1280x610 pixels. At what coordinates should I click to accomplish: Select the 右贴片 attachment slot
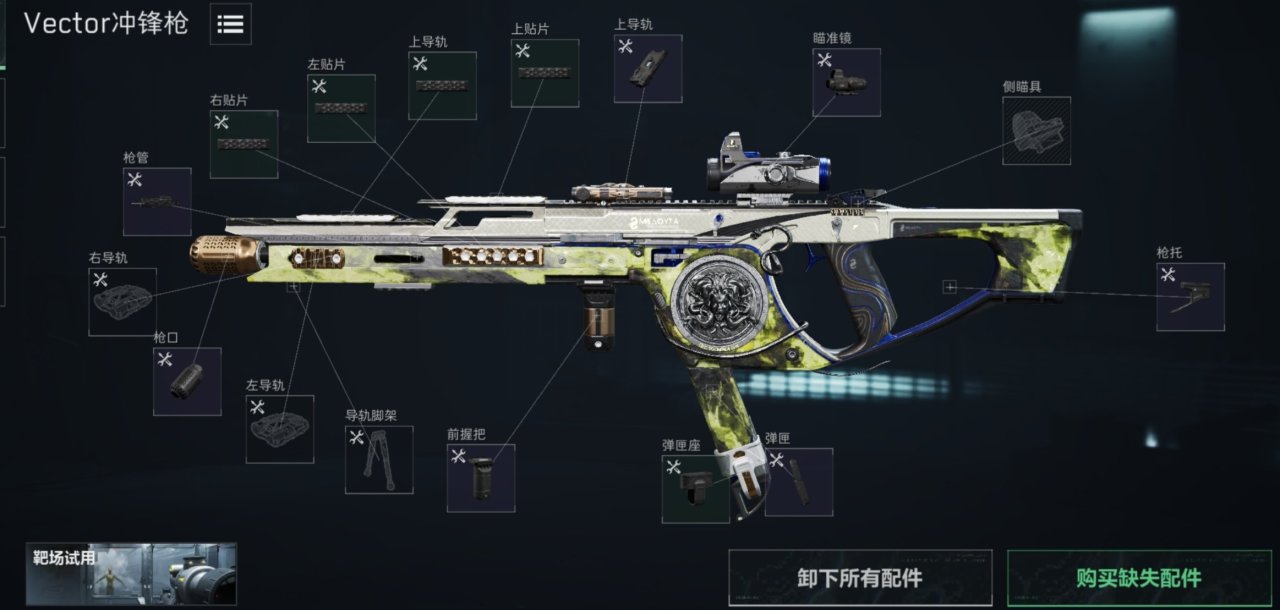click(244, 144)
